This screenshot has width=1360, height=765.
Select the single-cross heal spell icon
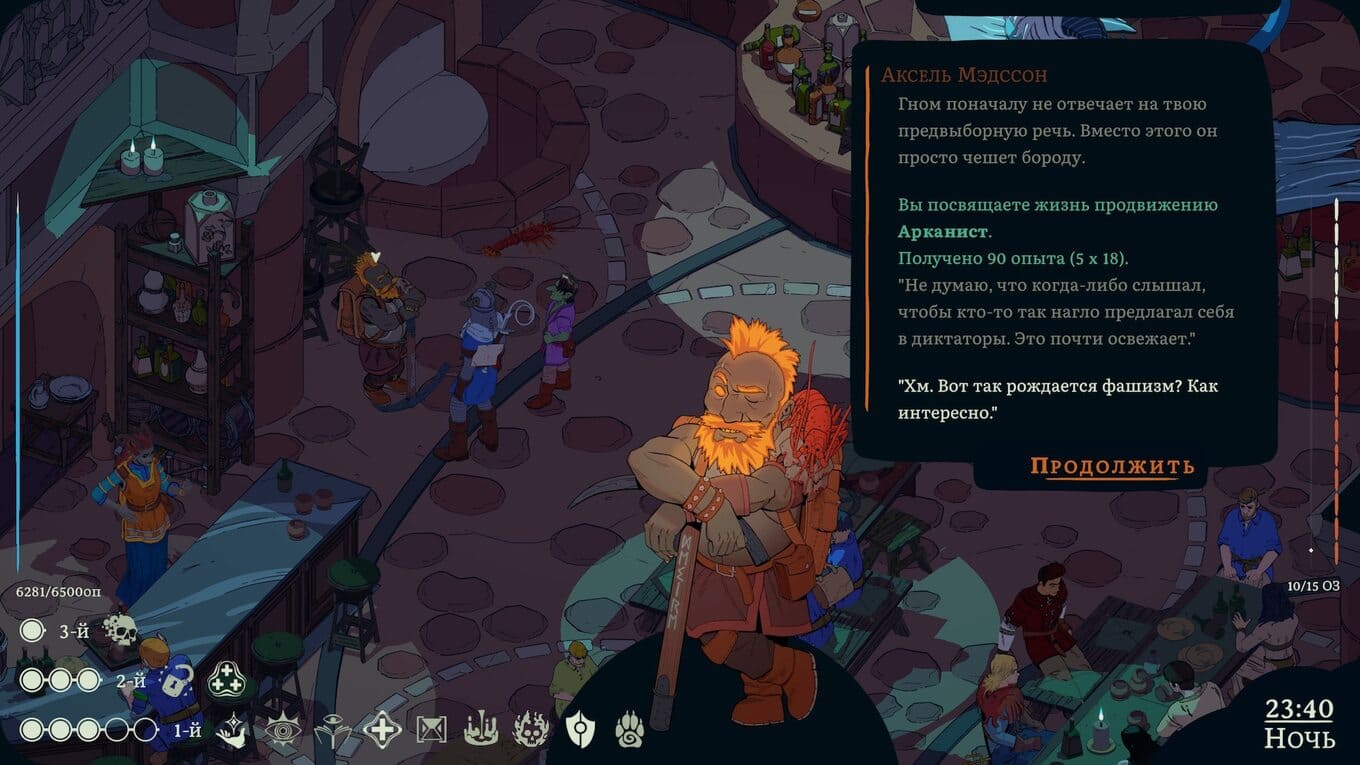[382, 730]
